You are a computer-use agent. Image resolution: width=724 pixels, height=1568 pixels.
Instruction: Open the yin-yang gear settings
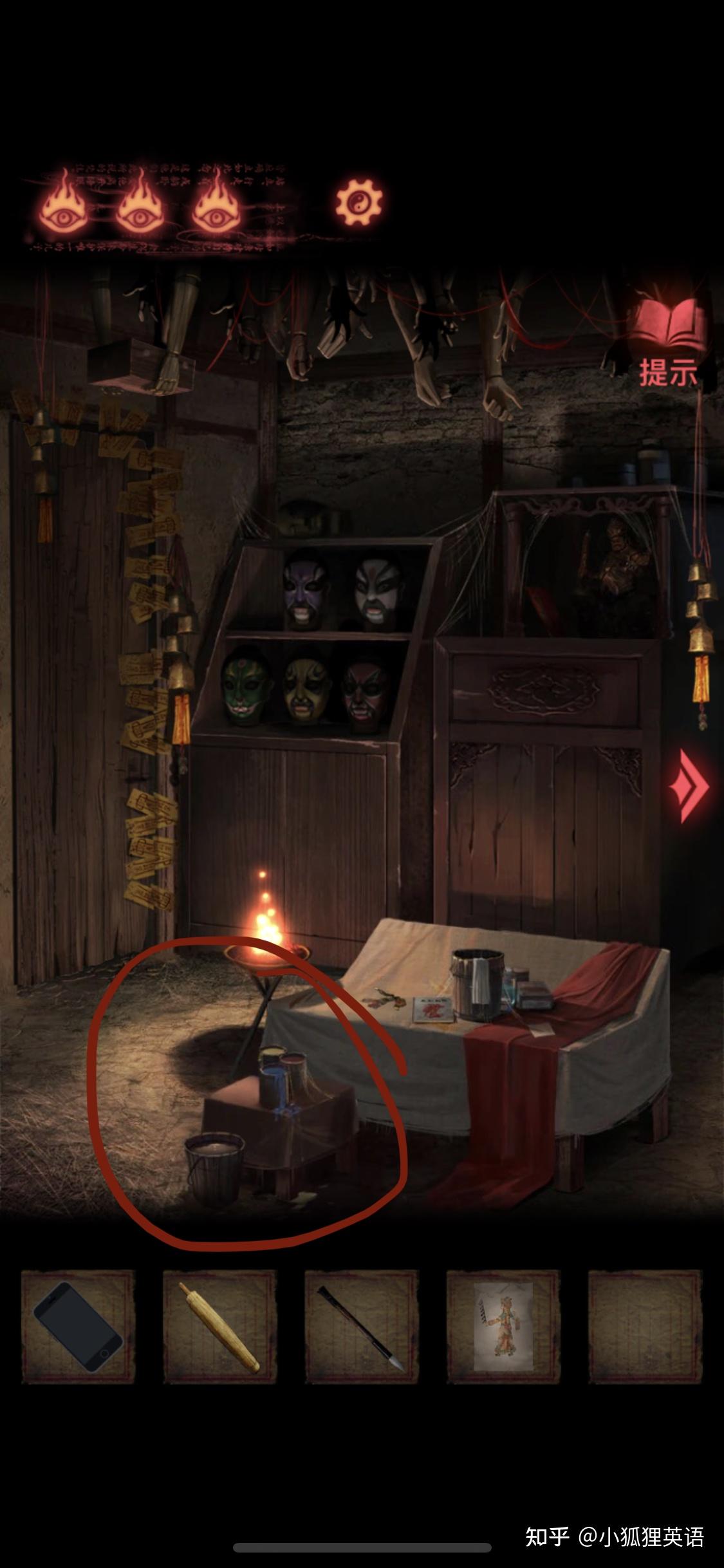coord(358,203)
